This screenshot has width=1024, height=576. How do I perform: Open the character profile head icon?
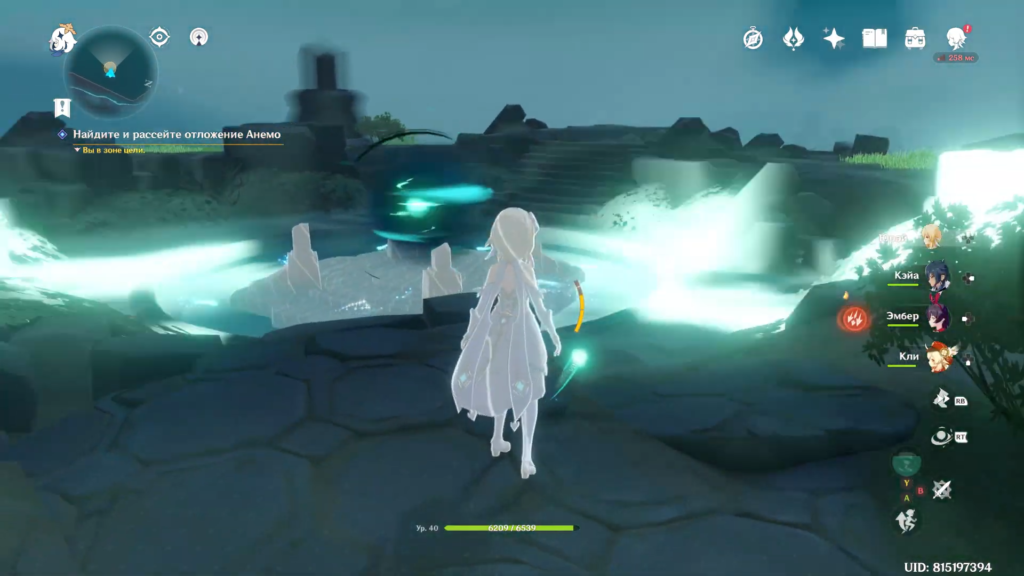click(956, 38)
